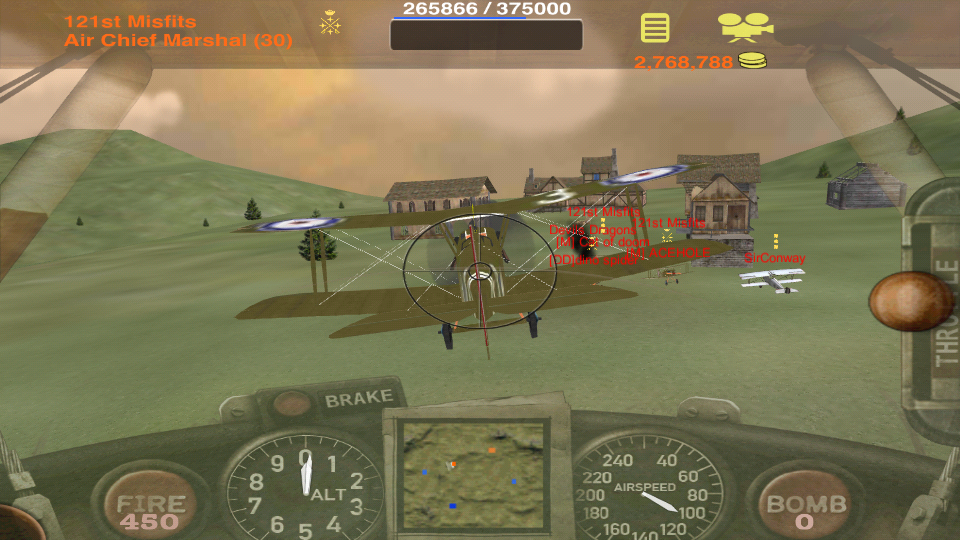Hit the BOMB button
960x540 pixels.
807,510
